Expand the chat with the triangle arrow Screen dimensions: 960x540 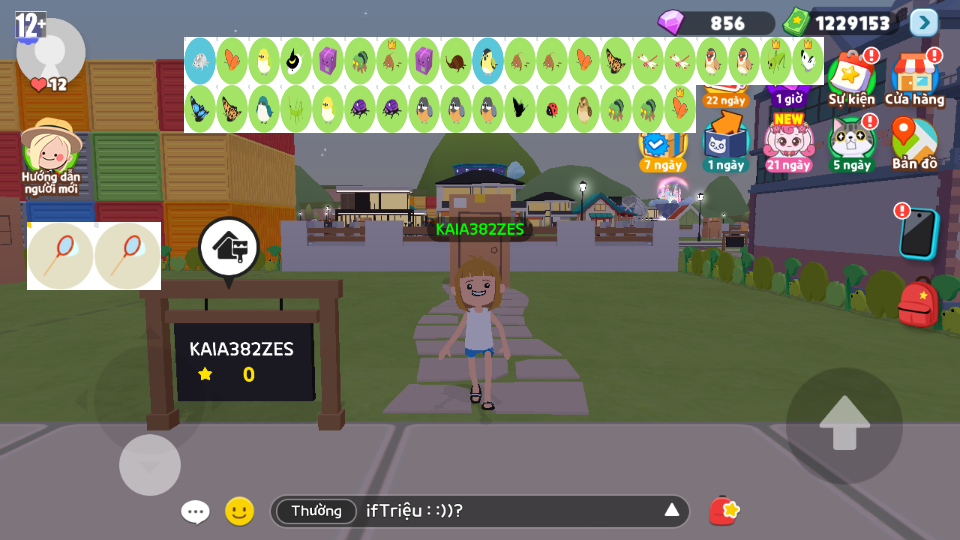[x=672, y=511]
